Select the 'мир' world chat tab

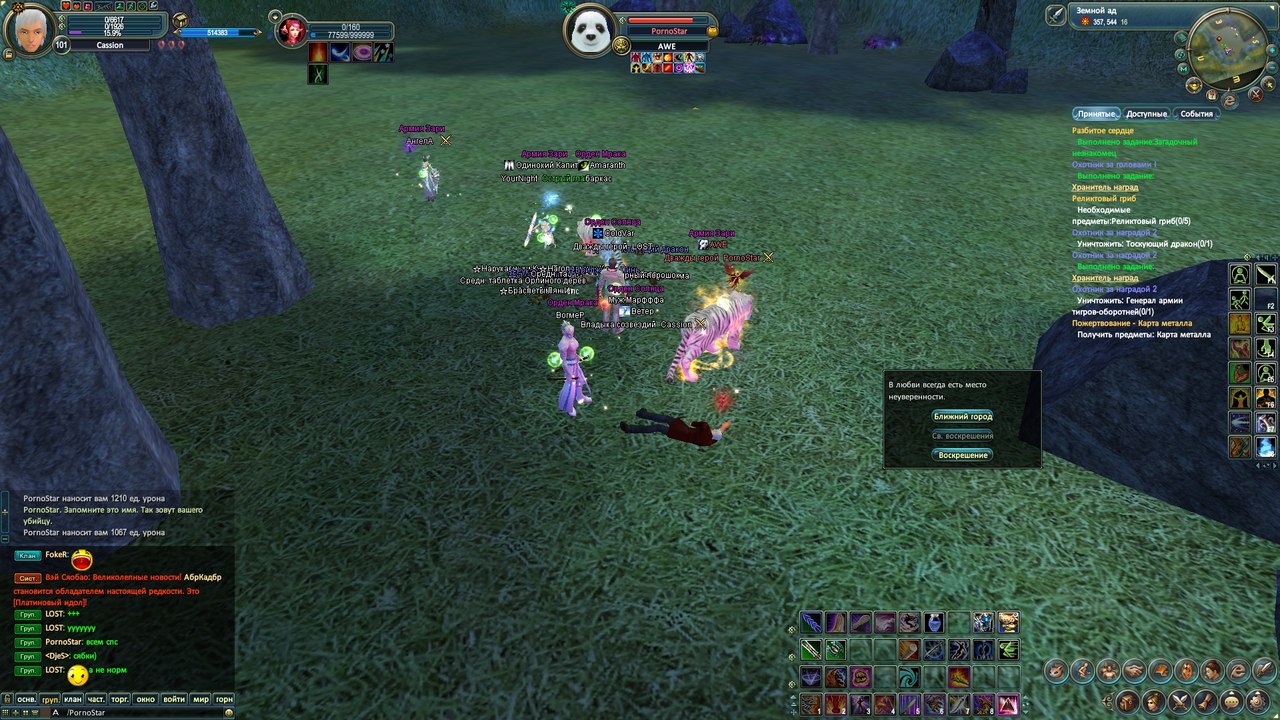200,700
